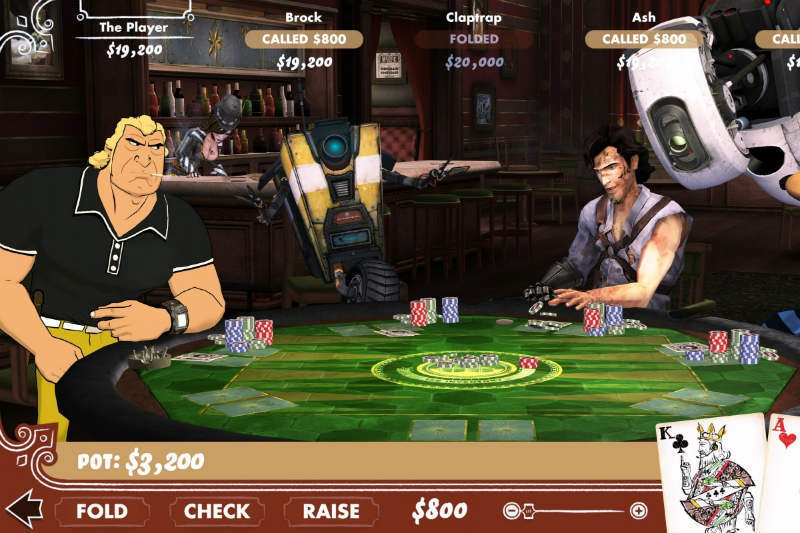Choose the CHECK action
This screenshot has height=533, width=800.
point(216,511)
